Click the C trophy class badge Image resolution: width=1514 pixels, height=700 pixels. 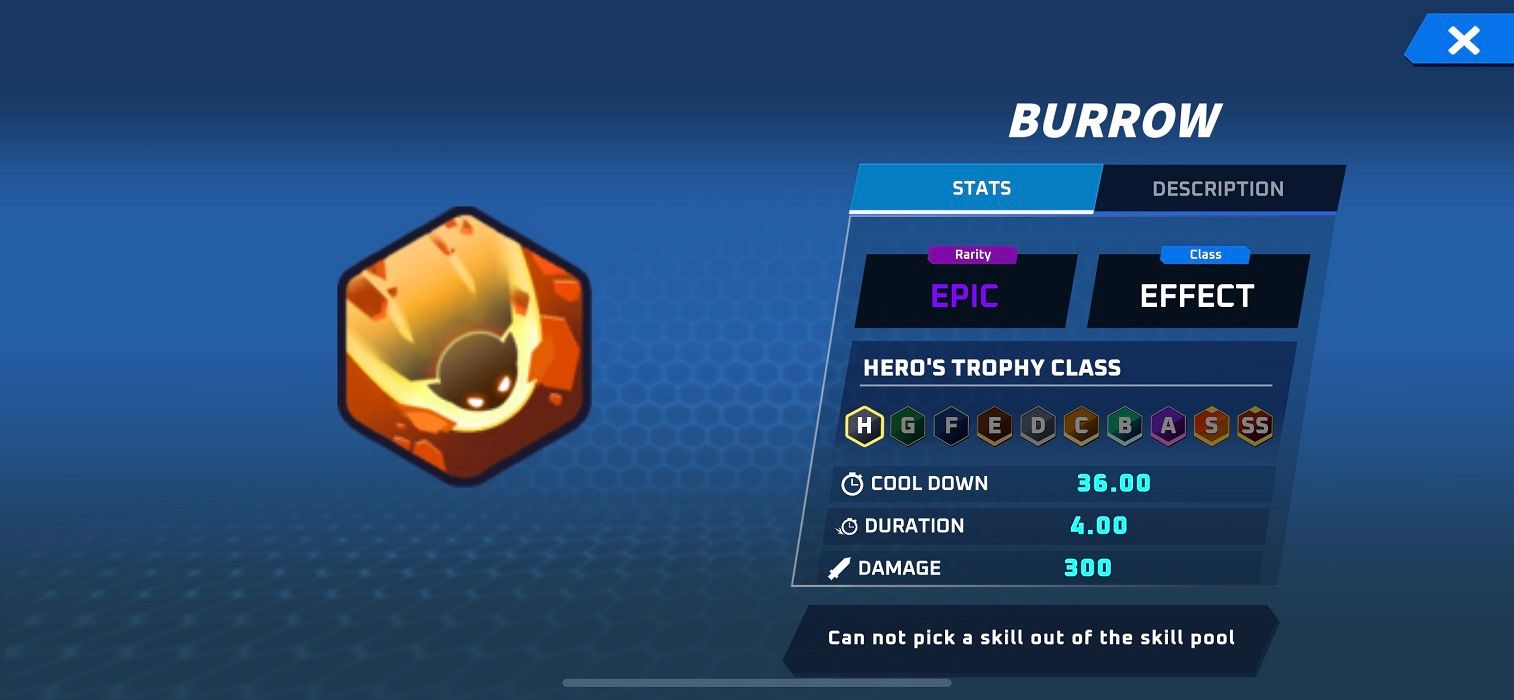pos(1081,427)
